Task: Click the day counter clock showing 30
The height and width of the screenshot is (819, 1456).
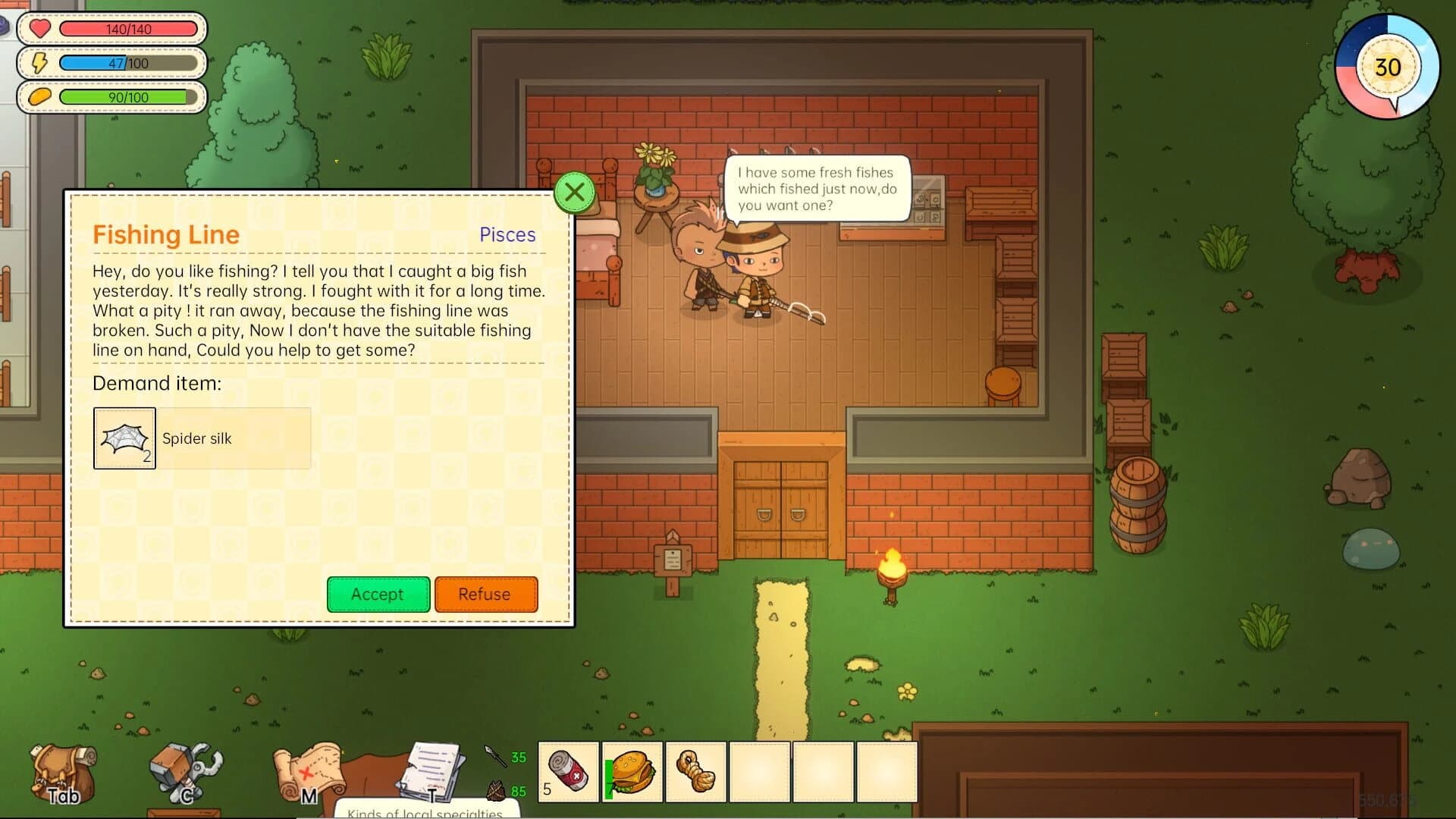Action: point(1388,67)
